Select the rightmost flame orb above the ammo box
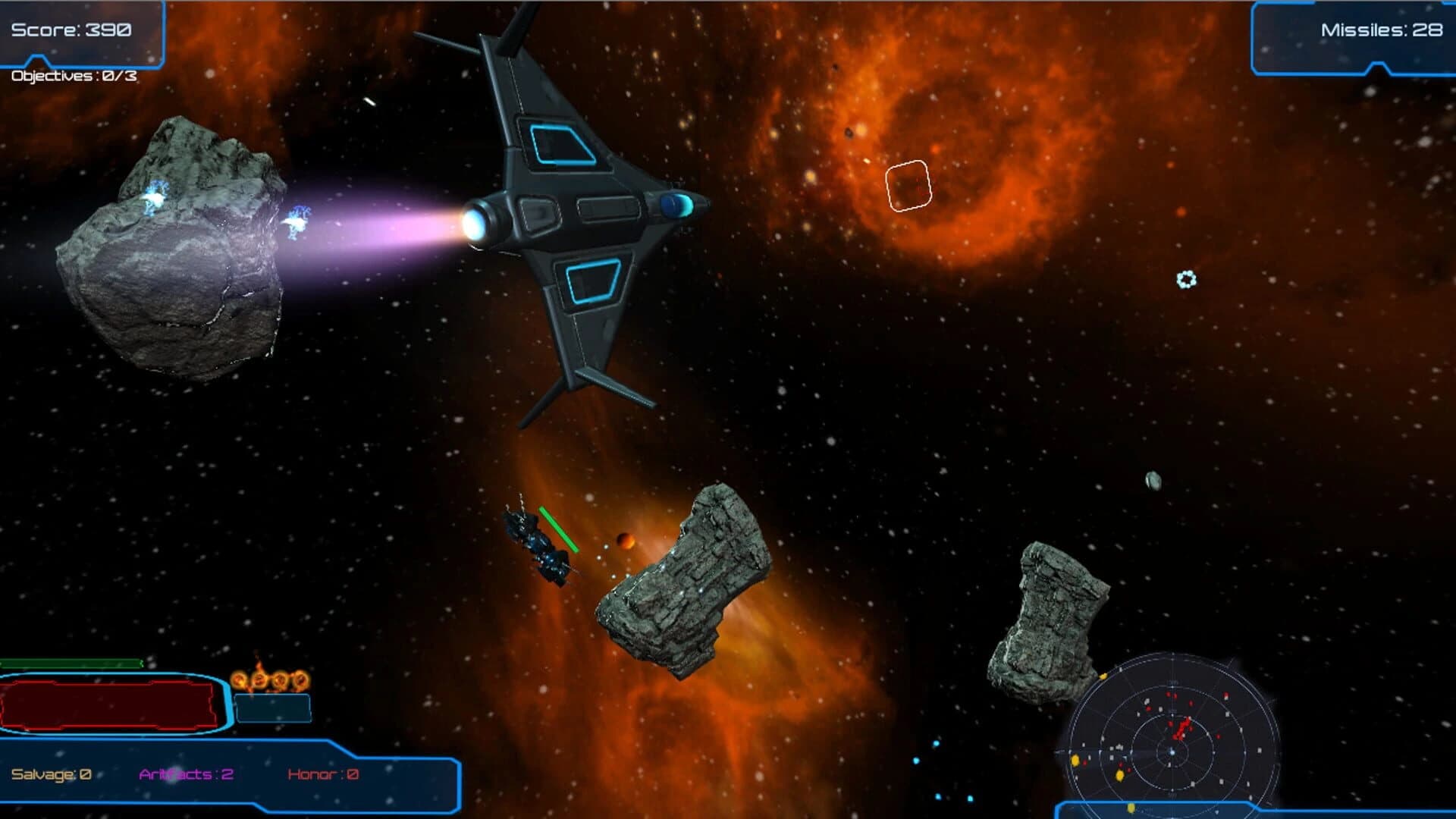This screenshot has width=1456, height=819. point(301,681)
